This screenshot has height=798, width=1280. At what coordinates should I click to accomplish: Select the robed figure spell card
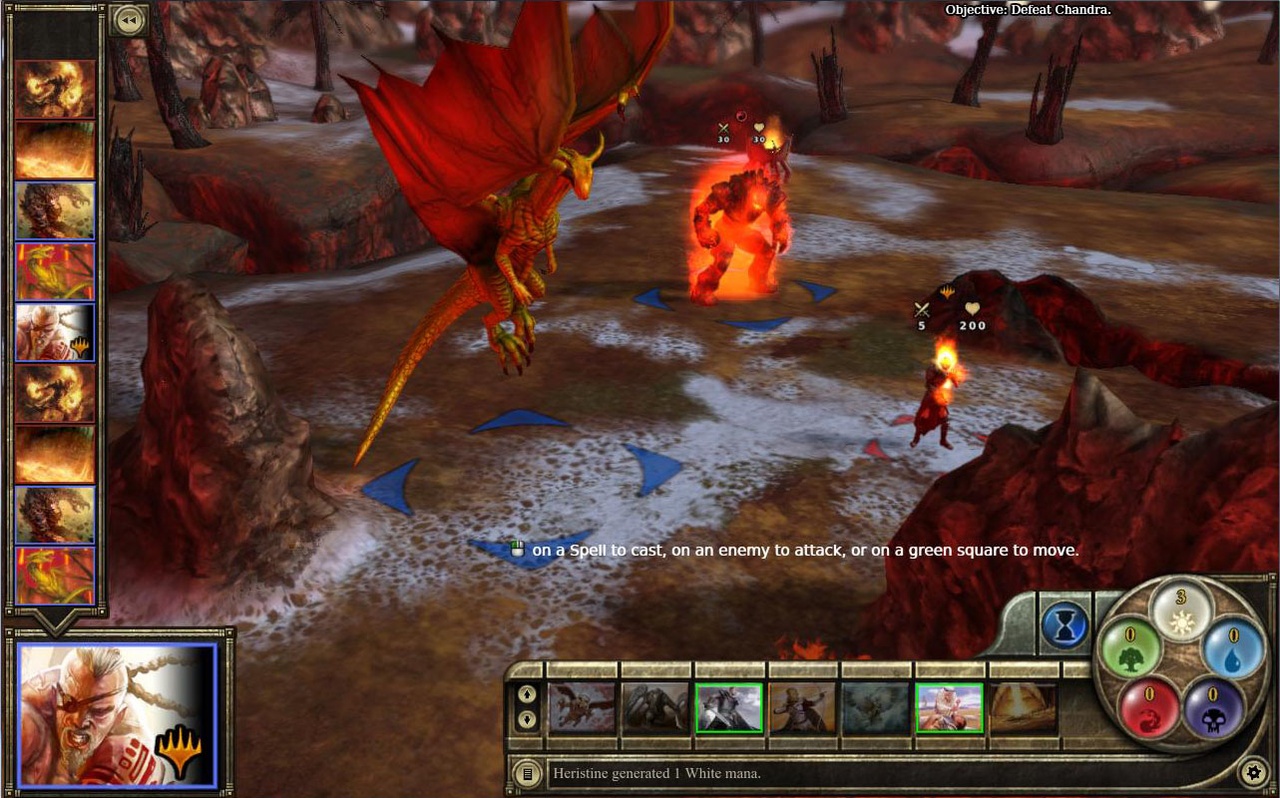803,708
